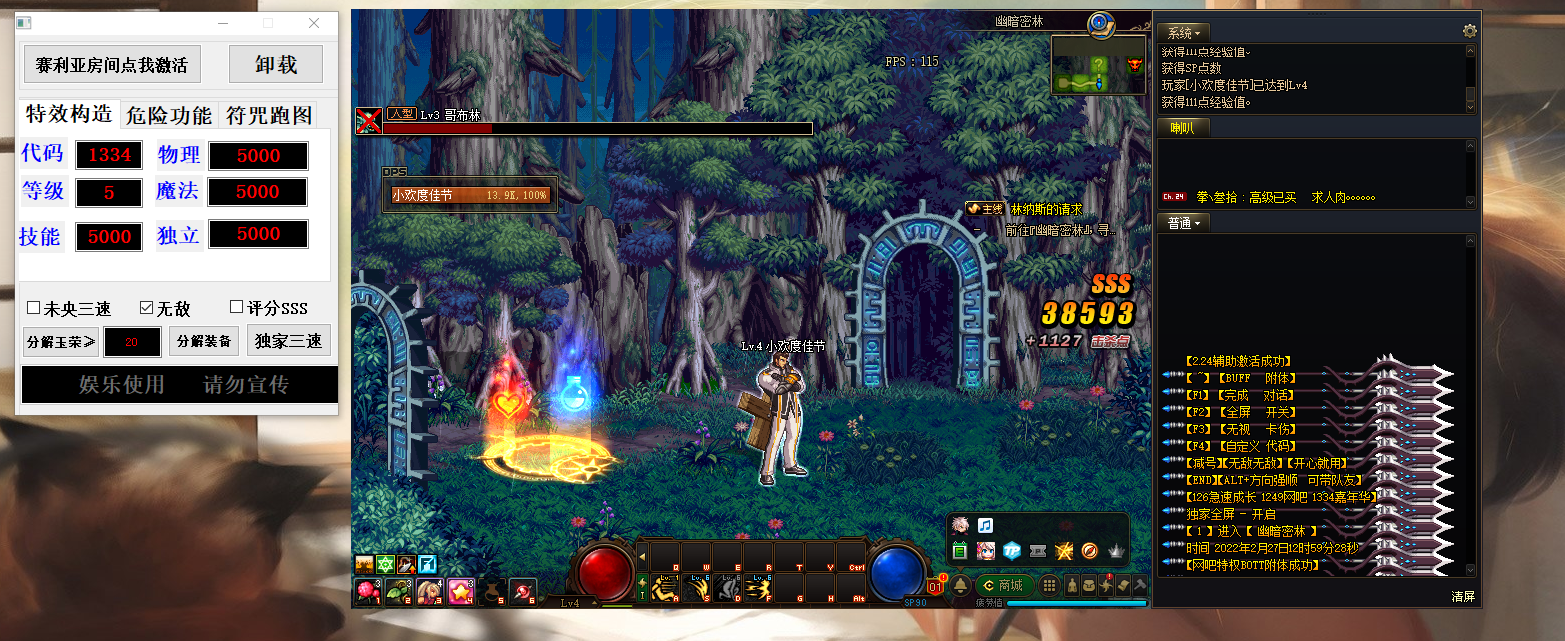1565x641 pixels.
Task: Select the 喇叭 megaphone tab
Action: [1182, 128]
